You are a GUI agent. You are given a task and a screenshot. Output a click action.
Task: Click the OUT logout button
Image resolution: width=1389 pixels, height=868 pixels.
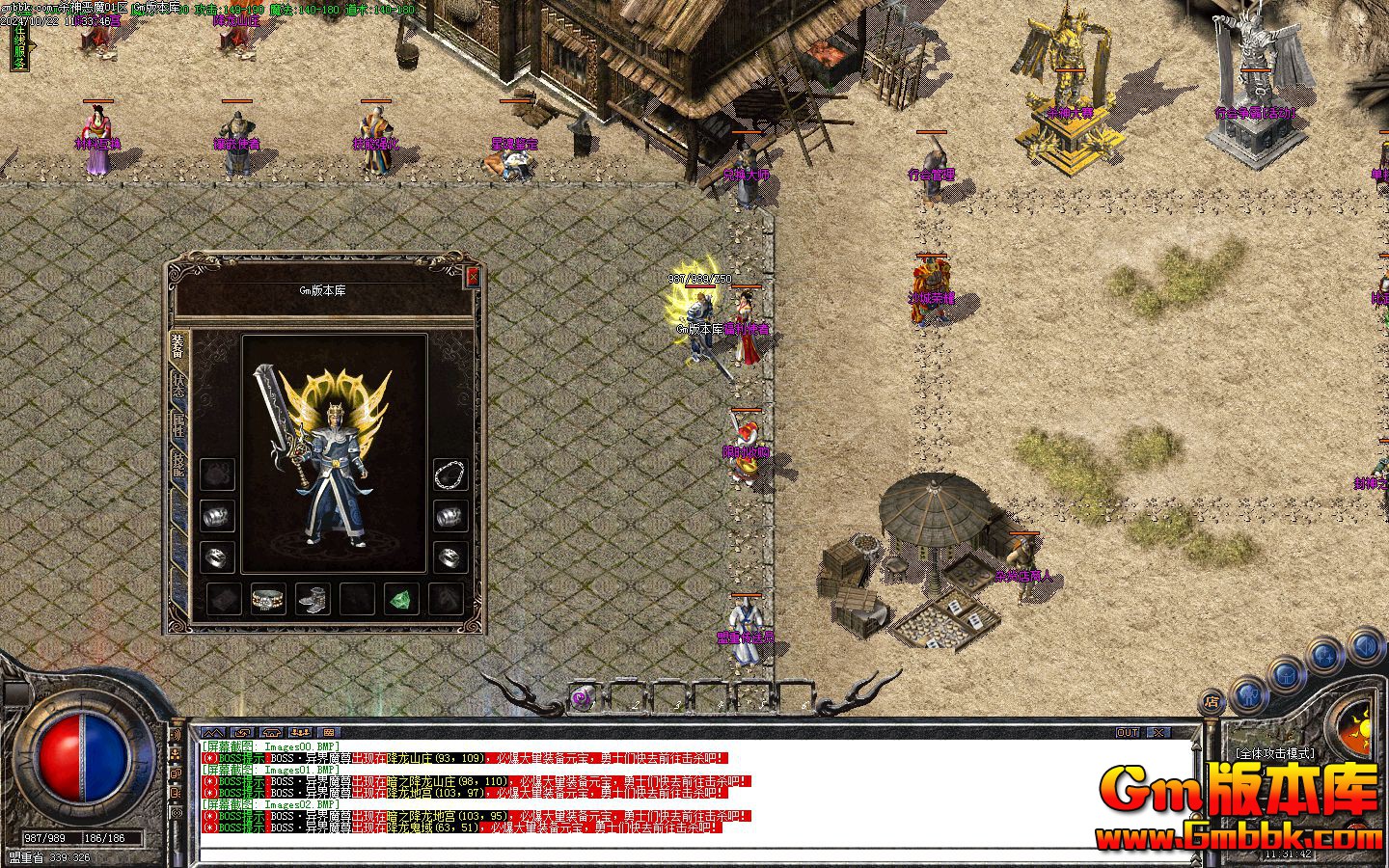pos(1128,733)
